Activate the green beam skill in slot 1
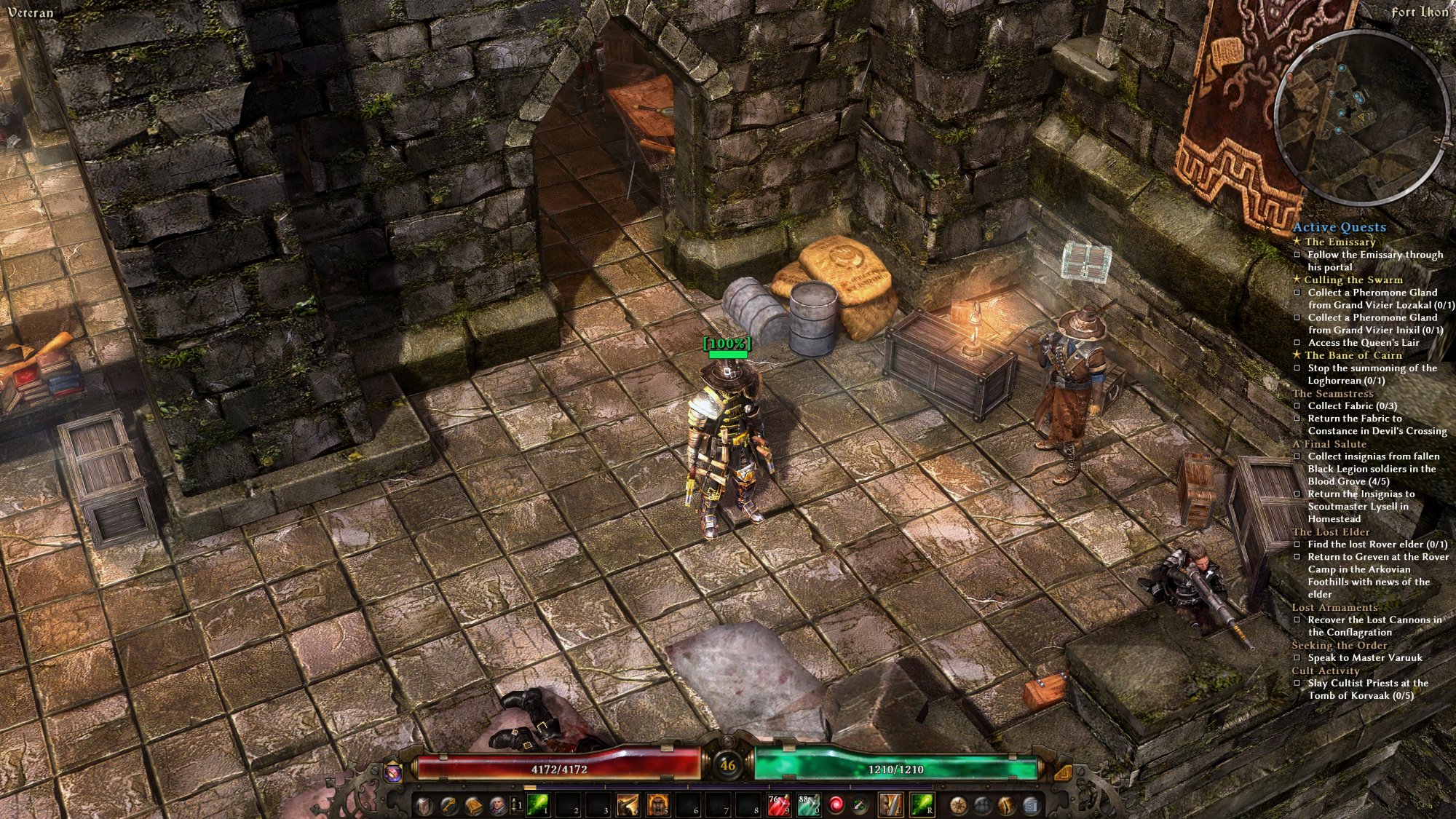 [538, 804]
